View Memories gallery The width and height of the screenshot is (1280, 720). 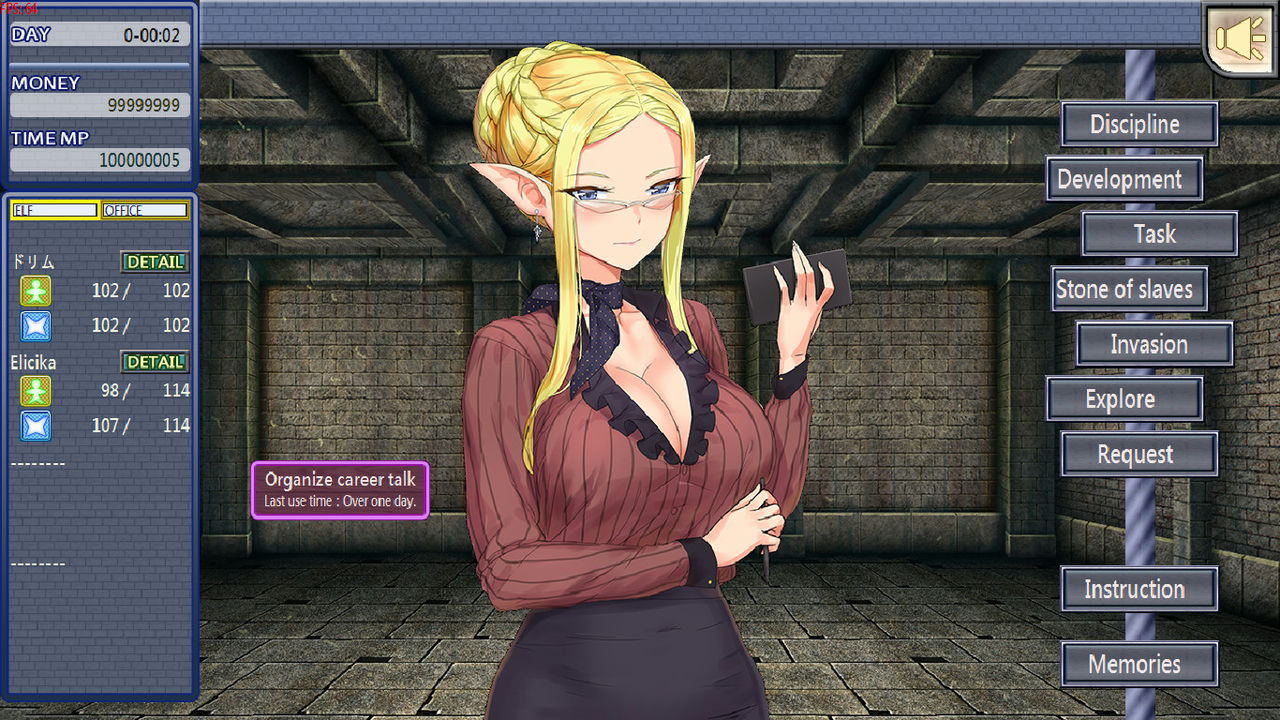tap(1139, 663)
